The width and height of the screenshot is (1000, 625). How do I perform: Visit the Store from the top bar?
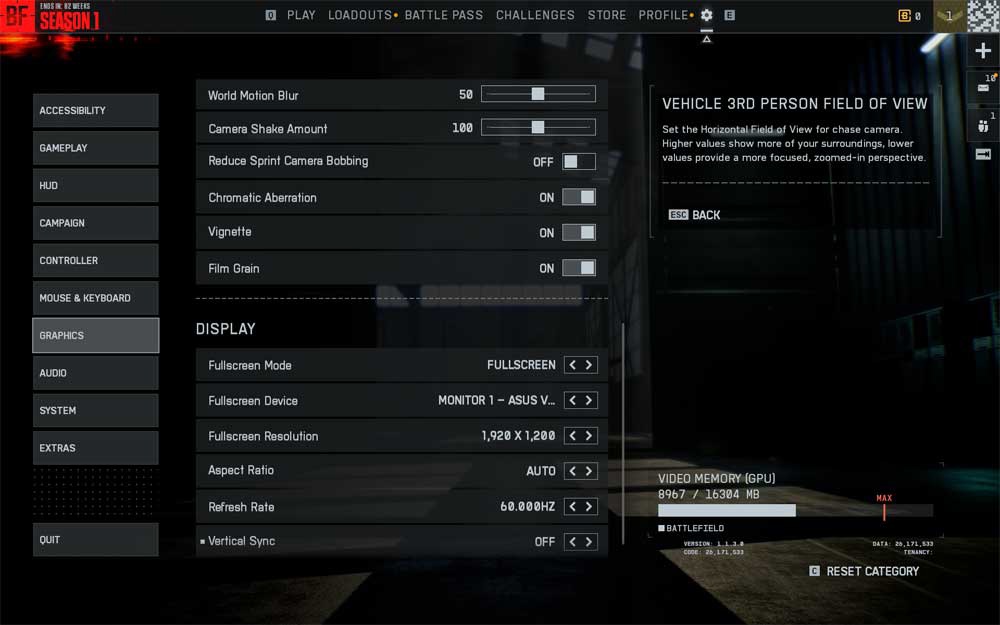point(607,15)
